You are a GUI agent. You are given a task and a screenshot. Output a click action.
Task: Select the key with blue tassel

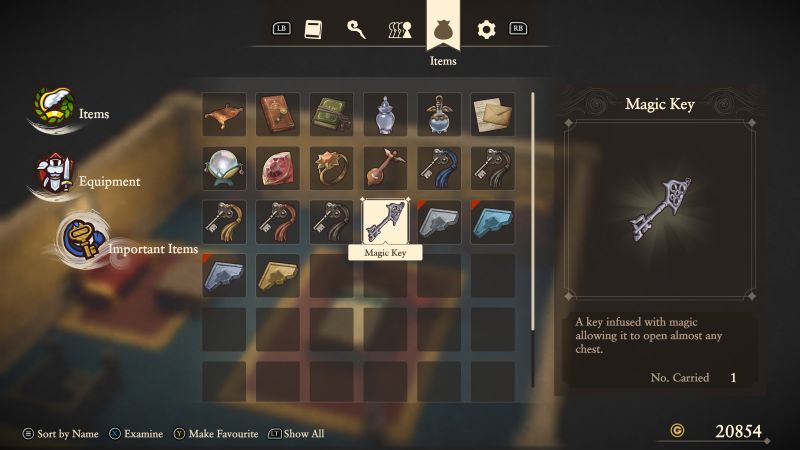439,168
